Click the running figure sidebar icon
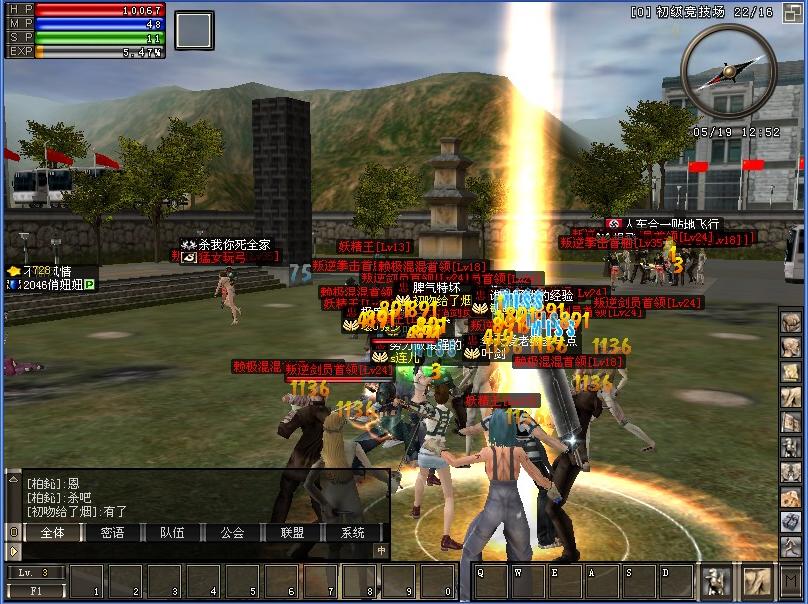The height and width of the screenshot is (604, 808). [x=791, y=545]
